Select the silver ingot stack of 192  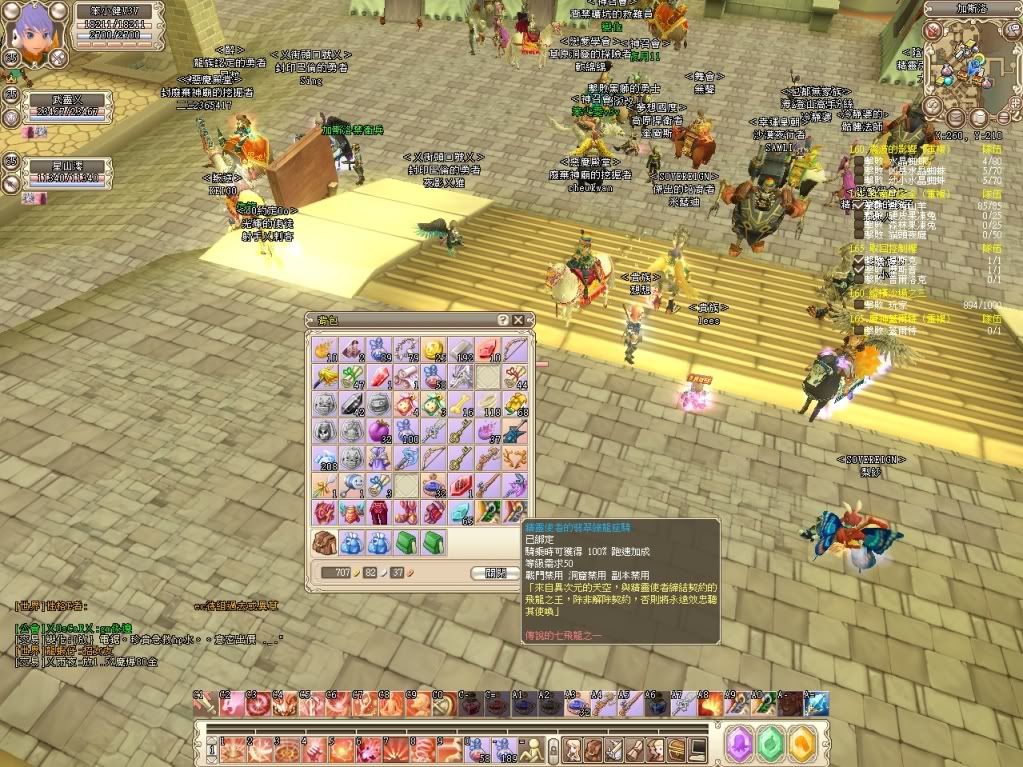coord(460,350)
